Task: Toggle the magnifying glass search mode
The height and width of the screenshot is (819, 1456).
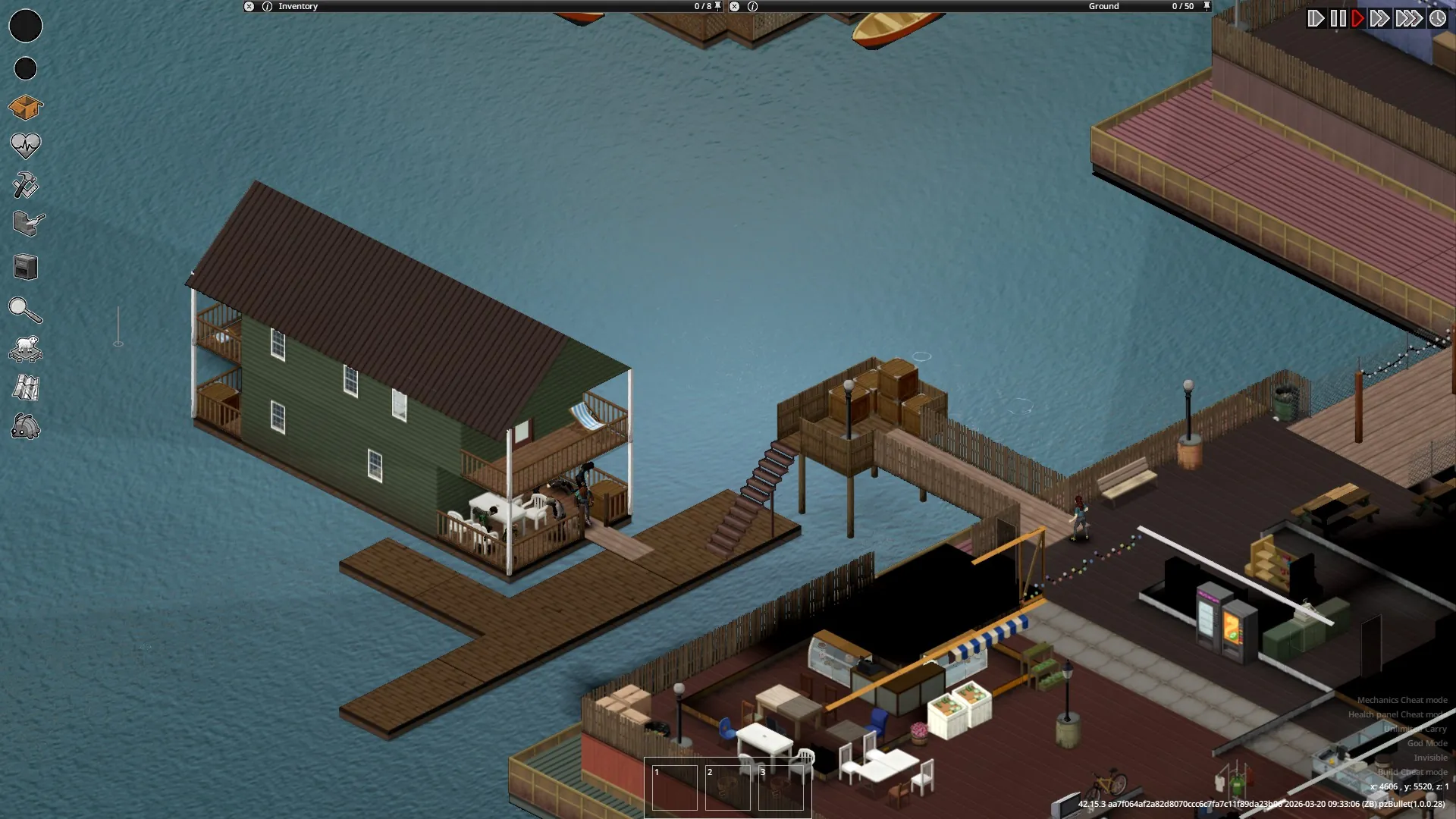Action: pos(25,310)
